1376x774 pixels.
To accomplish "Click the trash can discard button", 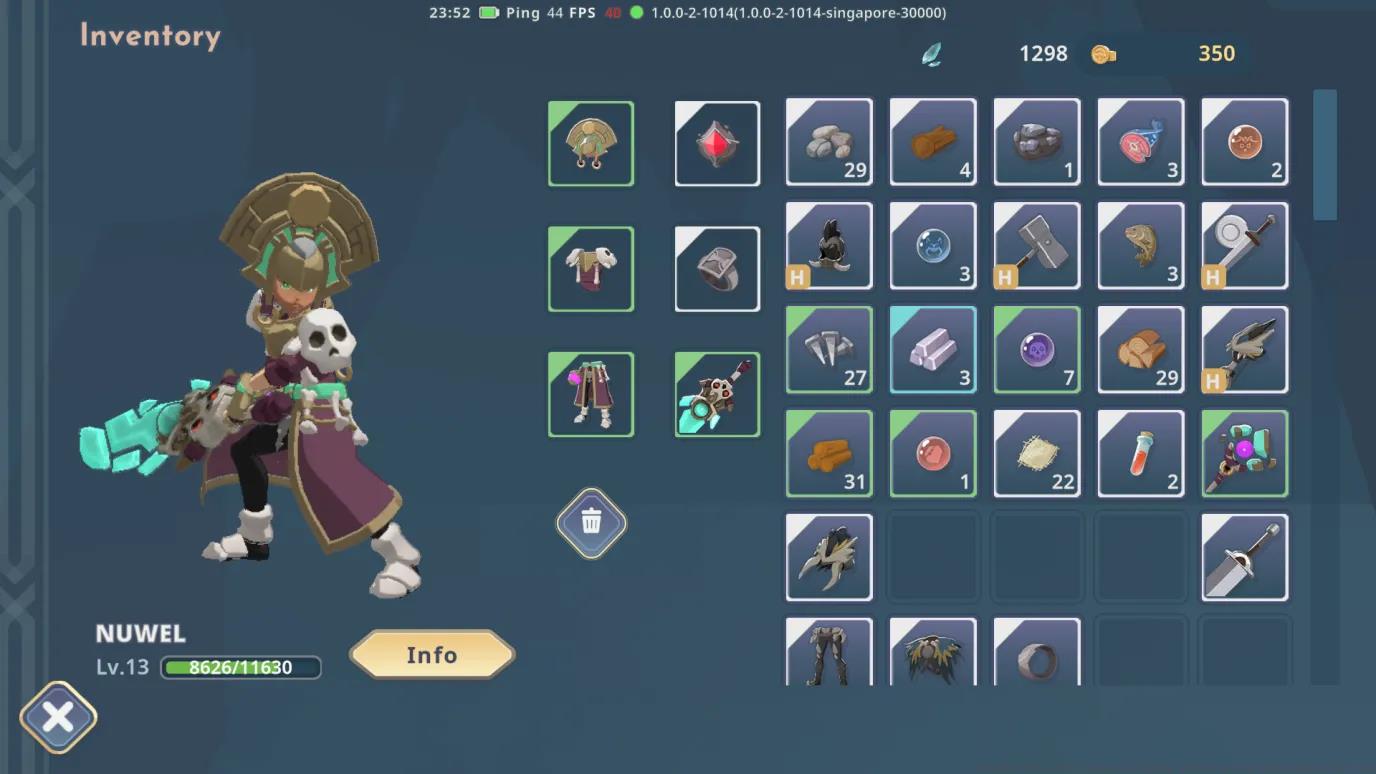I will (591, 522).
